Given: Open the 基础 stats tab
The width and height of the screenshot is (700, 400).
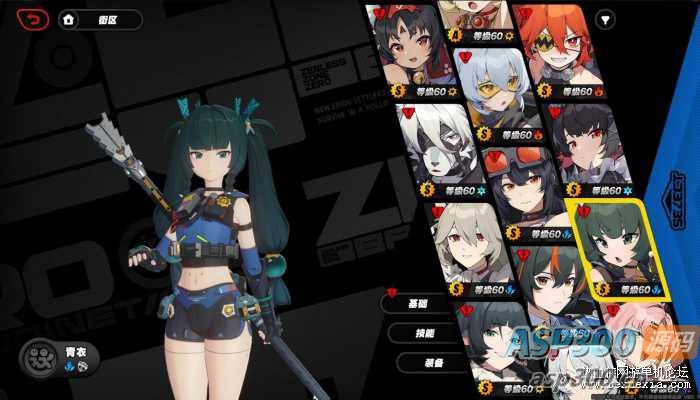Looking at the screenshot, I should 419,302.
